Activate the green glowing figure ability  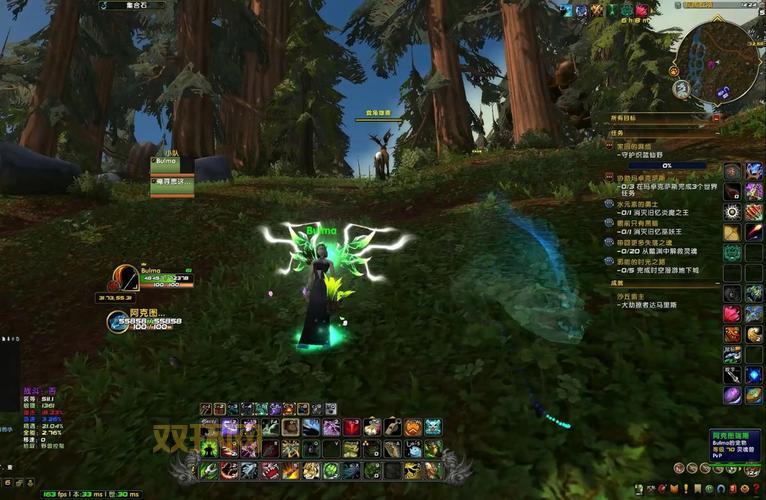pos(209,449)
